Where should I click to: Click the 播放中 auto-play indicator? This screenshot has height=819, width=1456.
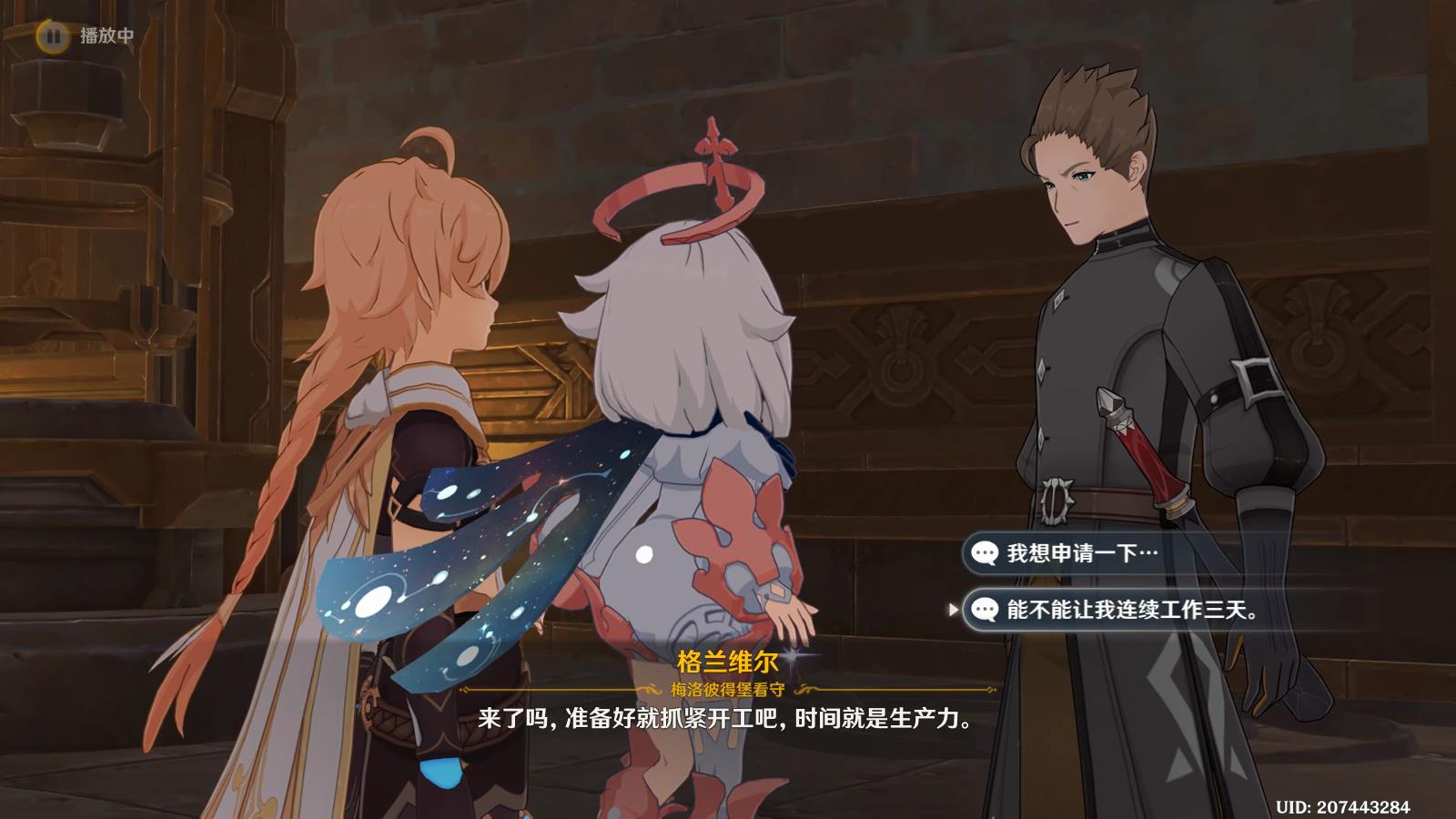(106, 34)
